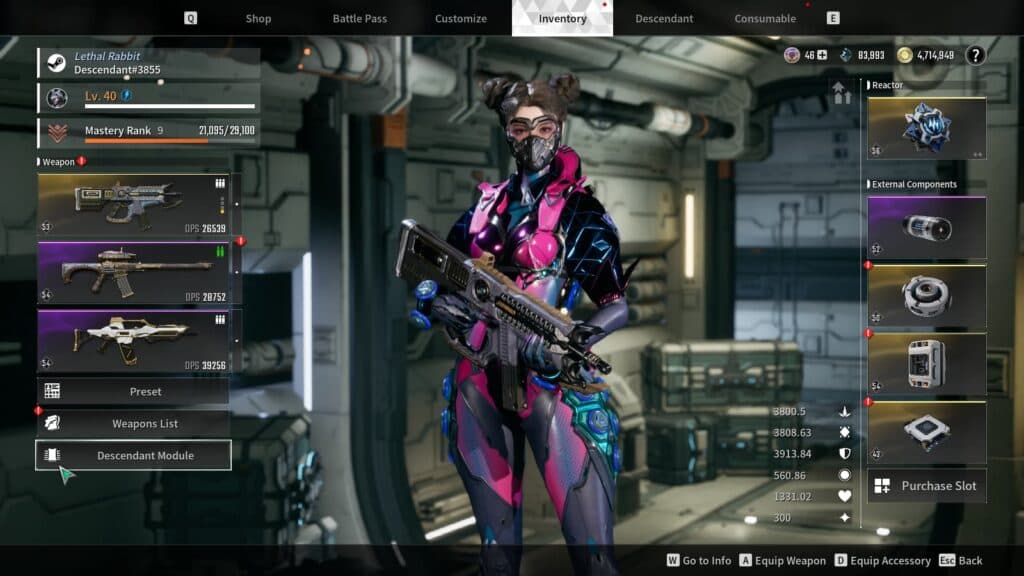Screen dimensions: 1024x576
Task: Switch to the Shop tab
Action: click(x=258, y=18)
